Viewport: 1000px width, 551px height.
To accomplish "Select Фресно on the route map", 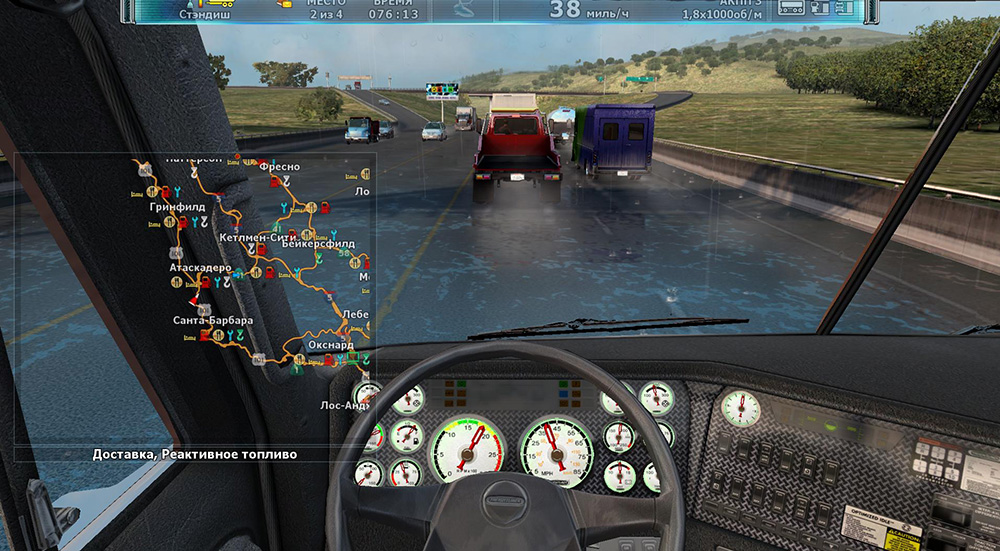I will point(279,168).
